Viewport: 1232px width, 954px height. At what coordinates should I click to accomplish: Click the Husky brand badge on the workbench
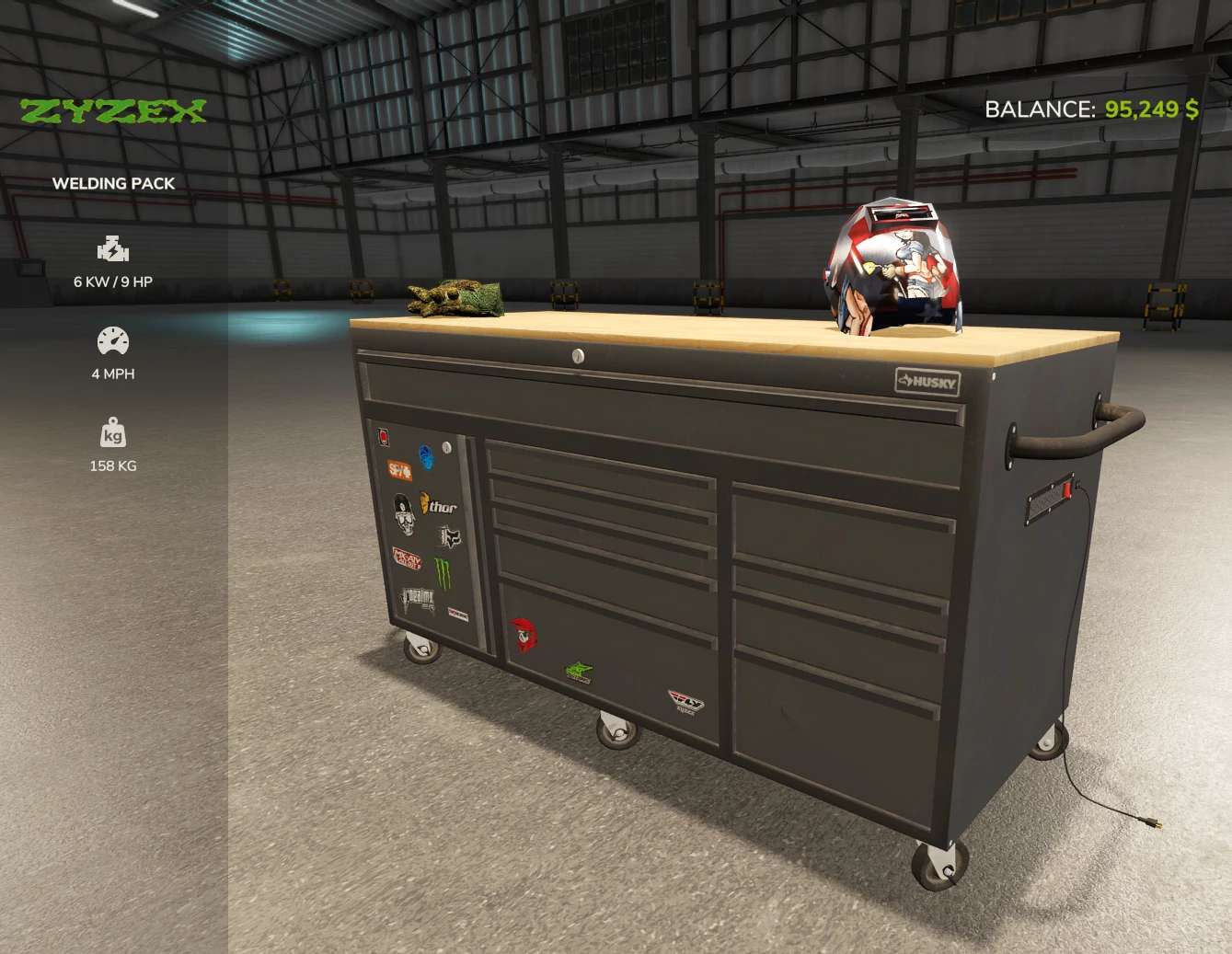click(928, 381)
